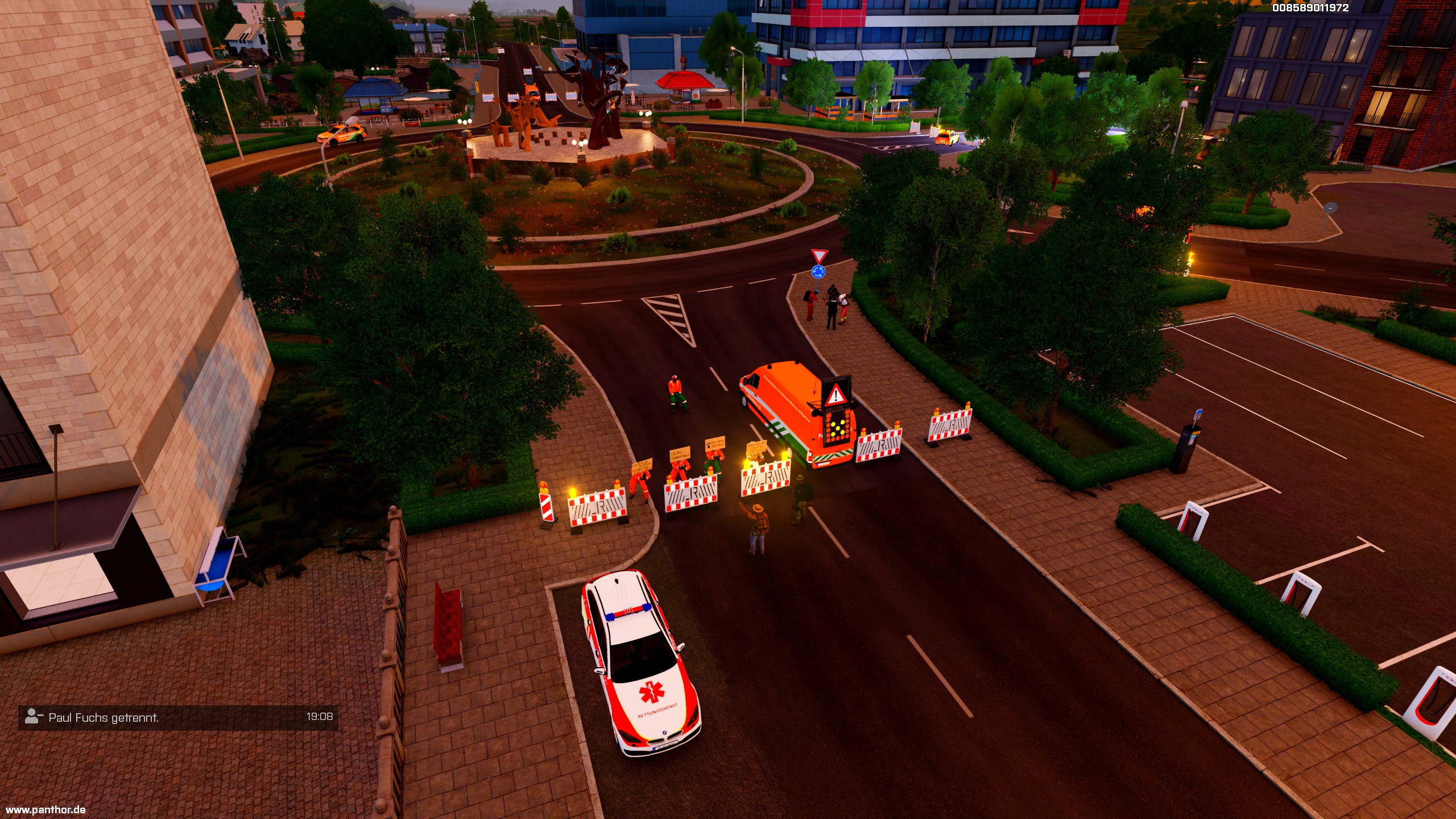Click the 'Paul Fuchs getrennt.' notification

pyautogui.click(x=178, y=717)
